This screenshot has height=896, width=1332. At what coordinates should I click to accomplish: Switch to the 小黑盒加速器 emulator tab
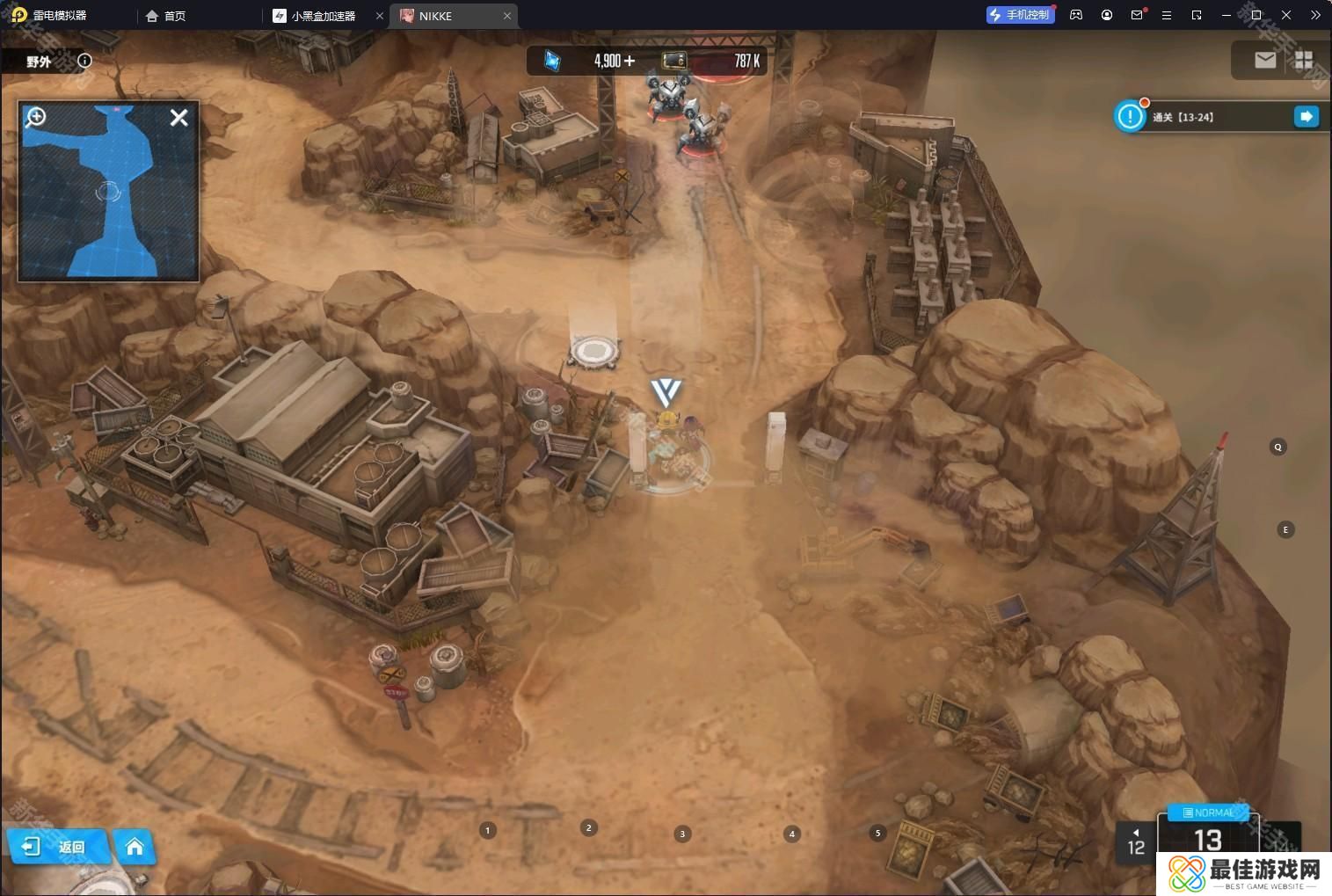(x=323, y=16)
